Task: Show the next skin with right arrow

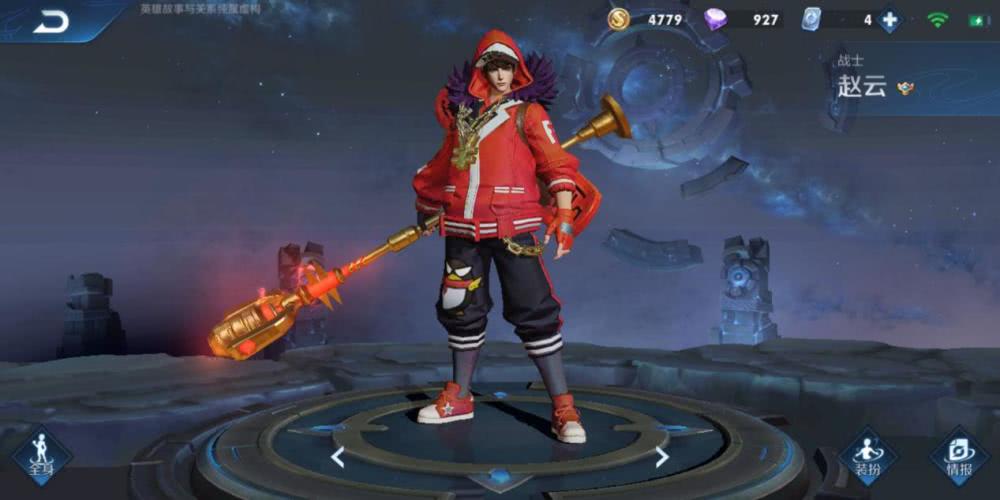Action: coord(662,457)
